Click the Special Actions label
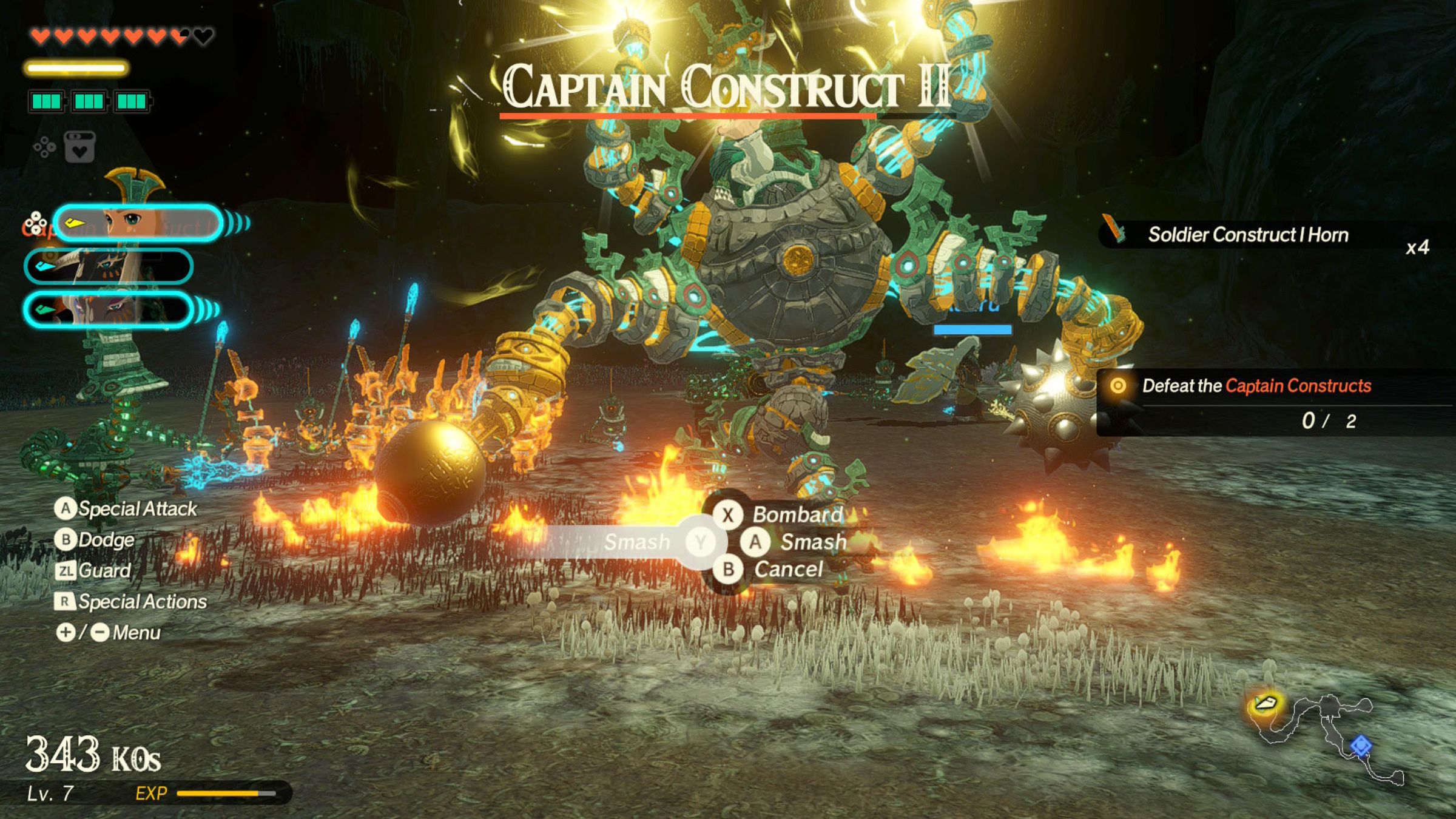1456x819 pixels. [142, 601]
